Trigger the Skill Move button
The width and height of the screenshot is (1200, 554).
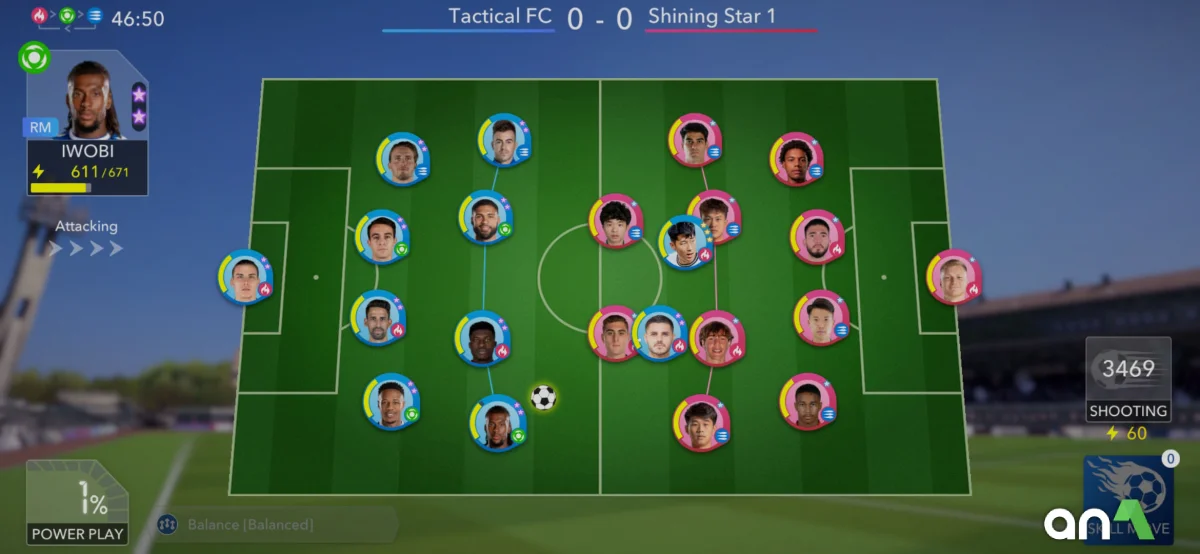click(1129, 500)
